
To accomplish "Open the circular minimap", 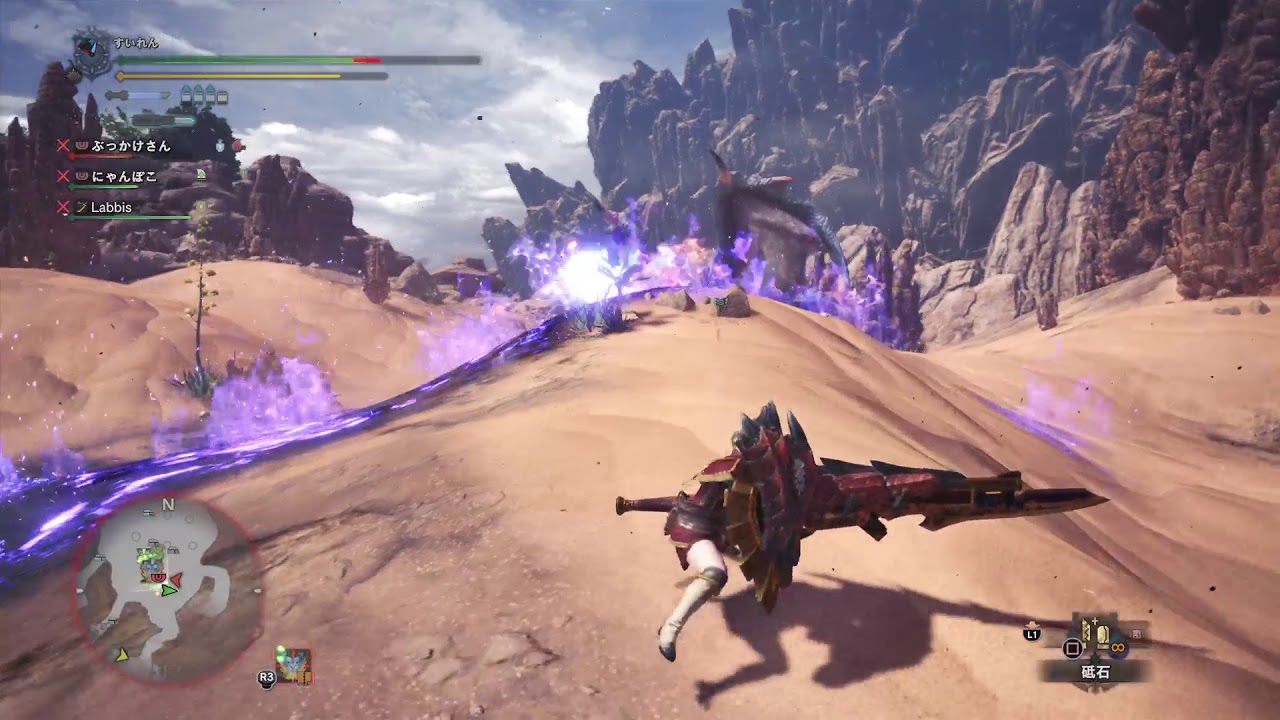I will point(168,590).
